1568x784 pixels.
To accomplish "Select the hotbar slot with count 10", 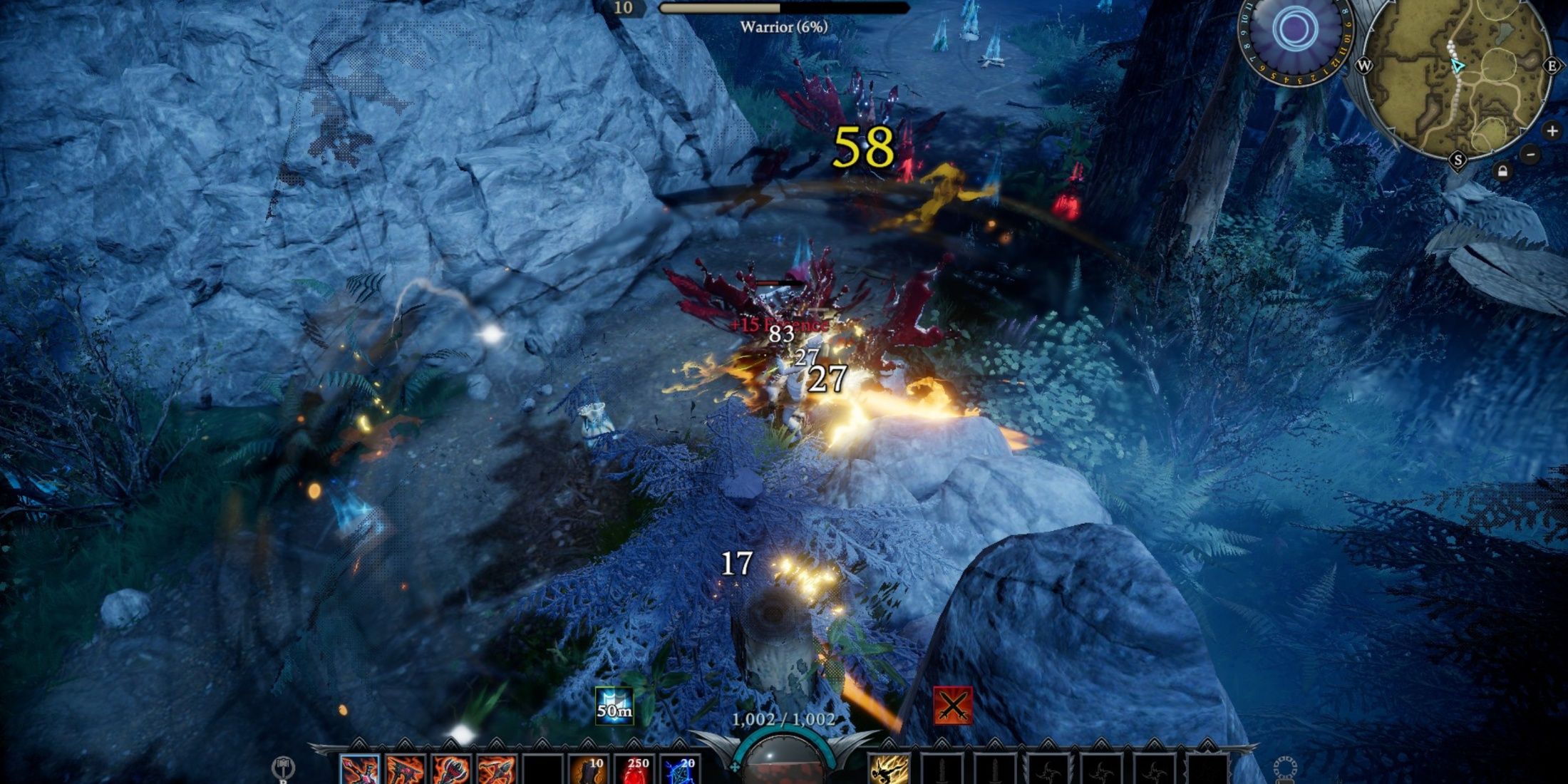I will pos(589,770).
